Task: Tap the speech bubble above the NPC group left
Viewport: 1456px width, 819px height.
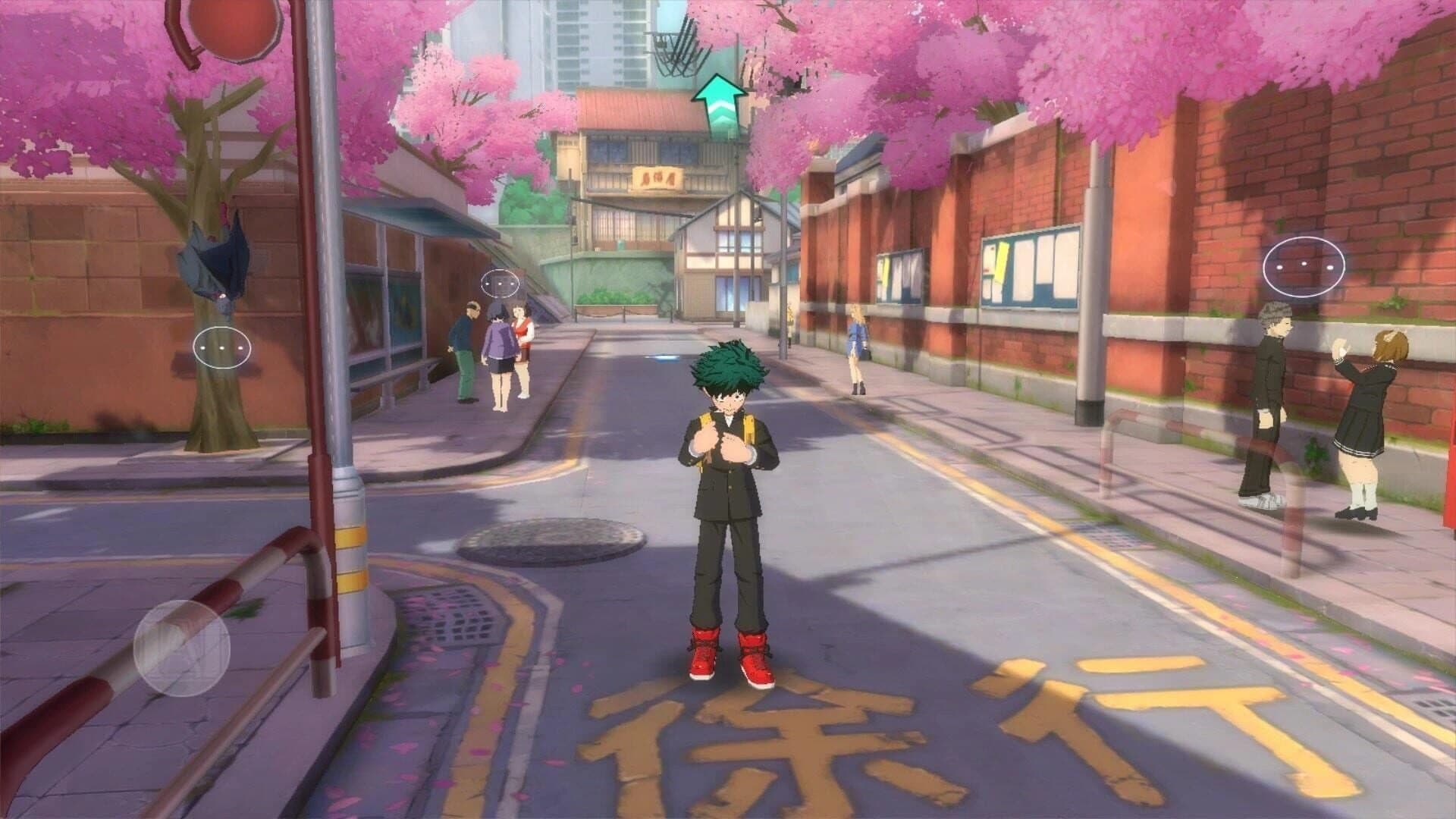Action: 500,284
